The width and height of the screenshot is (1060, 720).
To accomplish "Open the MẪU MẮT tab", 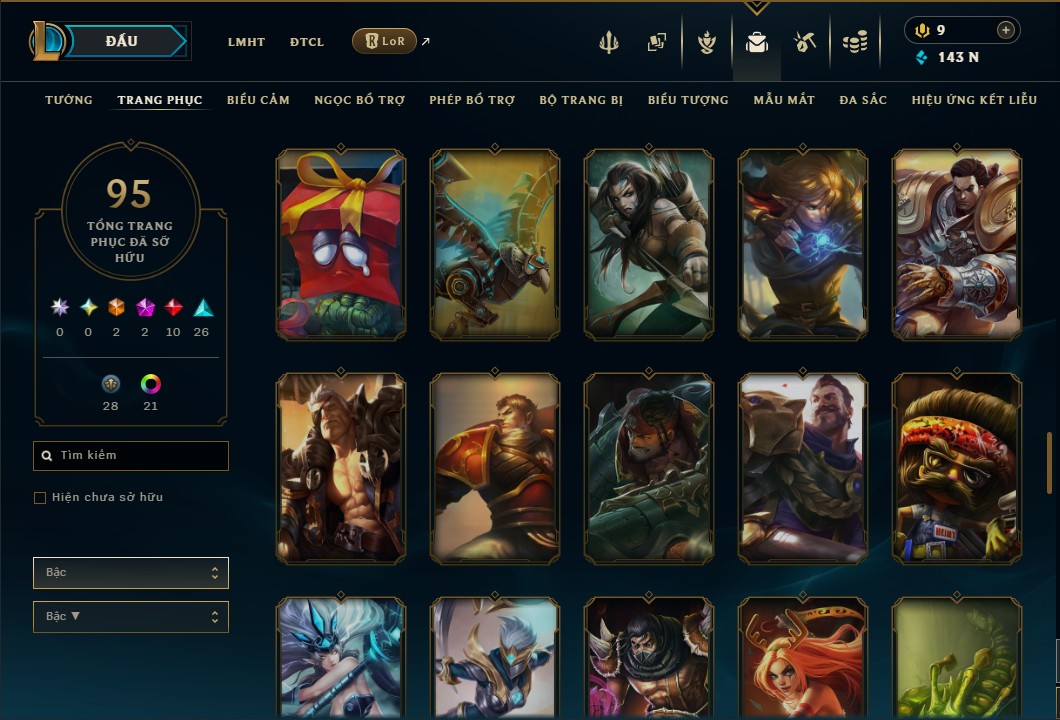I will tap(784, 100).
